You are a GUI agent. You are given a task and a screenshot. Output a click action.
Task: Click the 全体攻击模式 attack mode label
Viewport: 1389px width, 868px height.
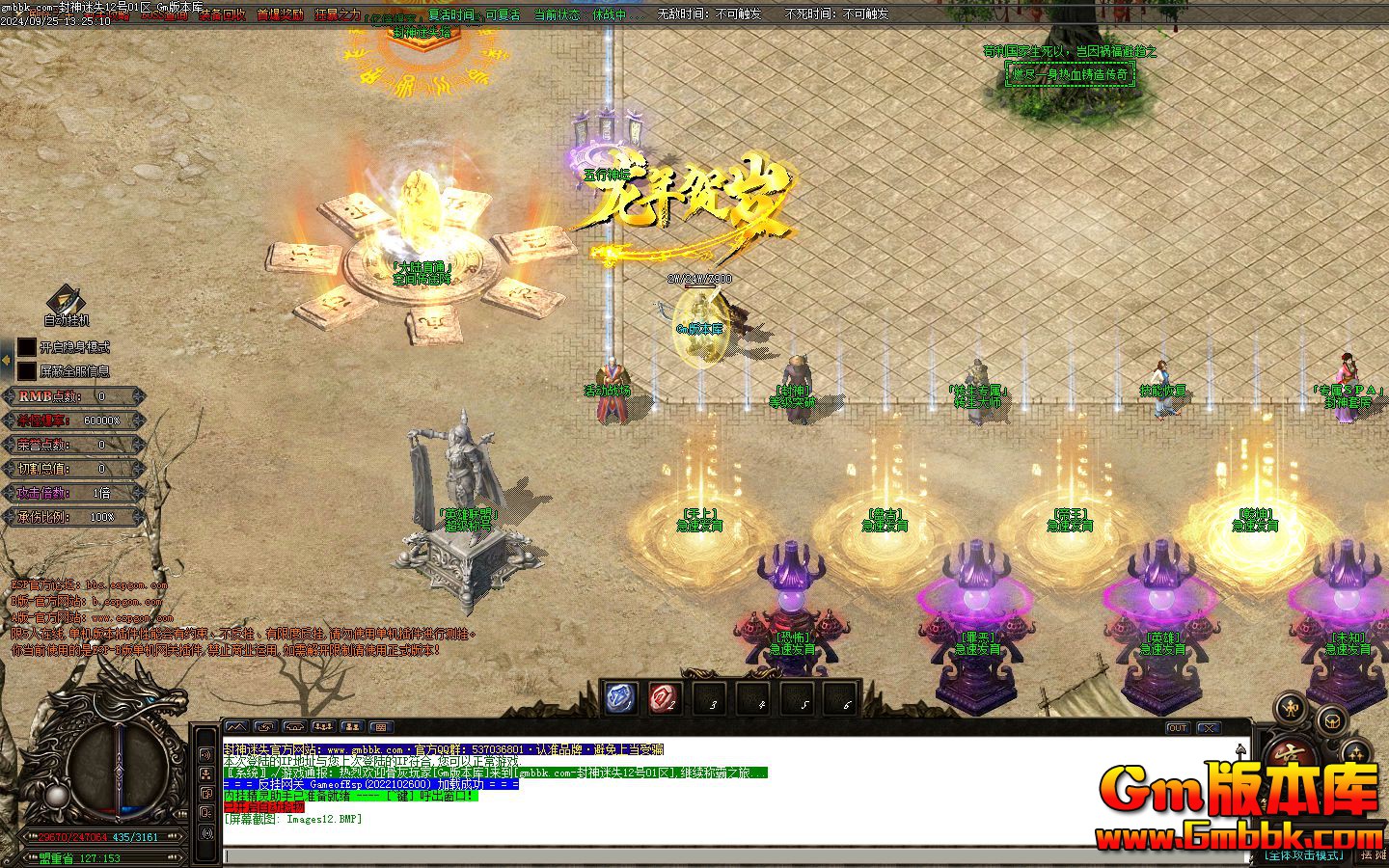(x=1305, y=855)
